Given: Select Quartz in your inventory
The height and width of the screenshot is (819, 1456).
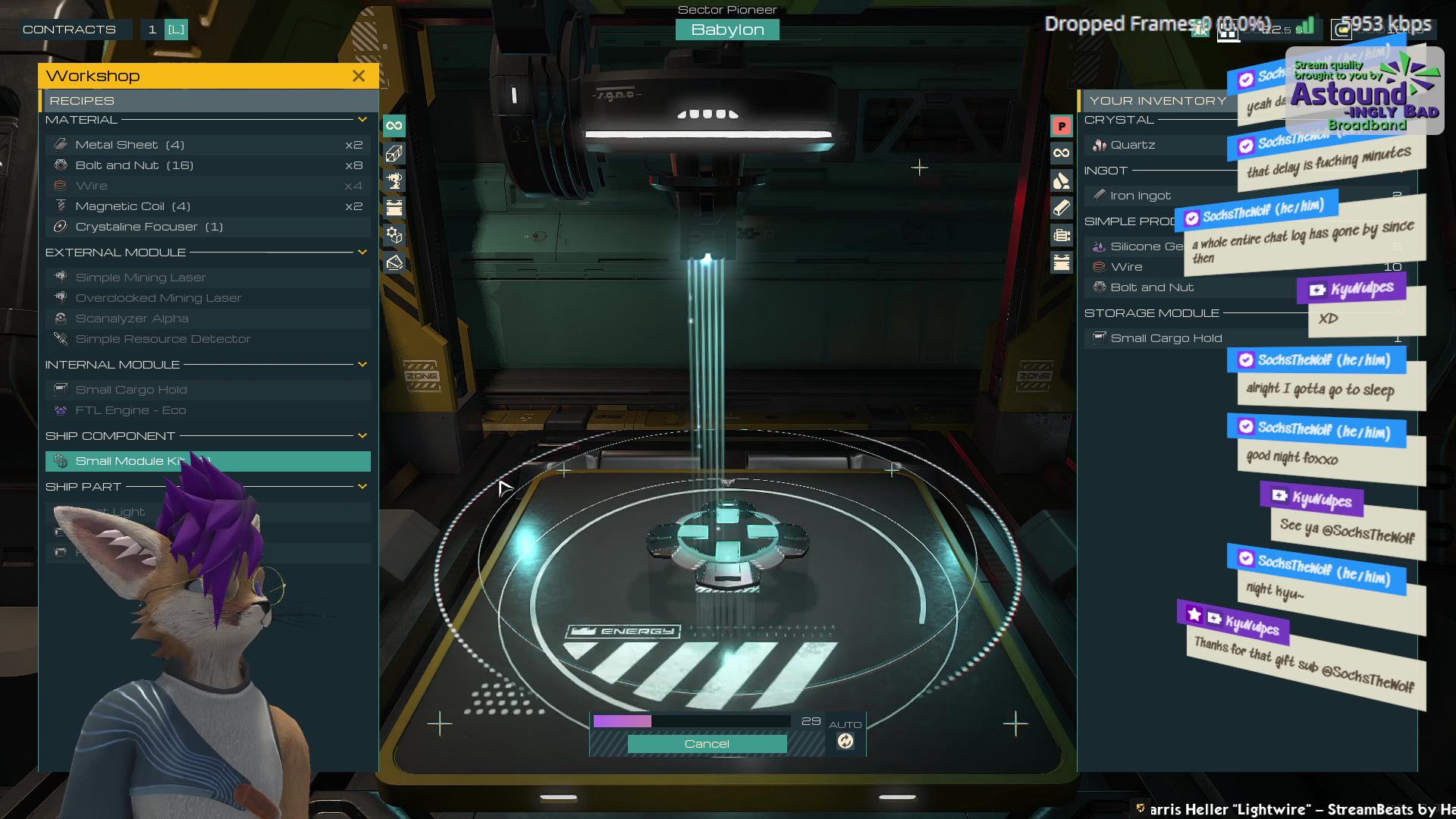Looking at the screenshot, I should pyautogui.click(x=1132, y=145).
